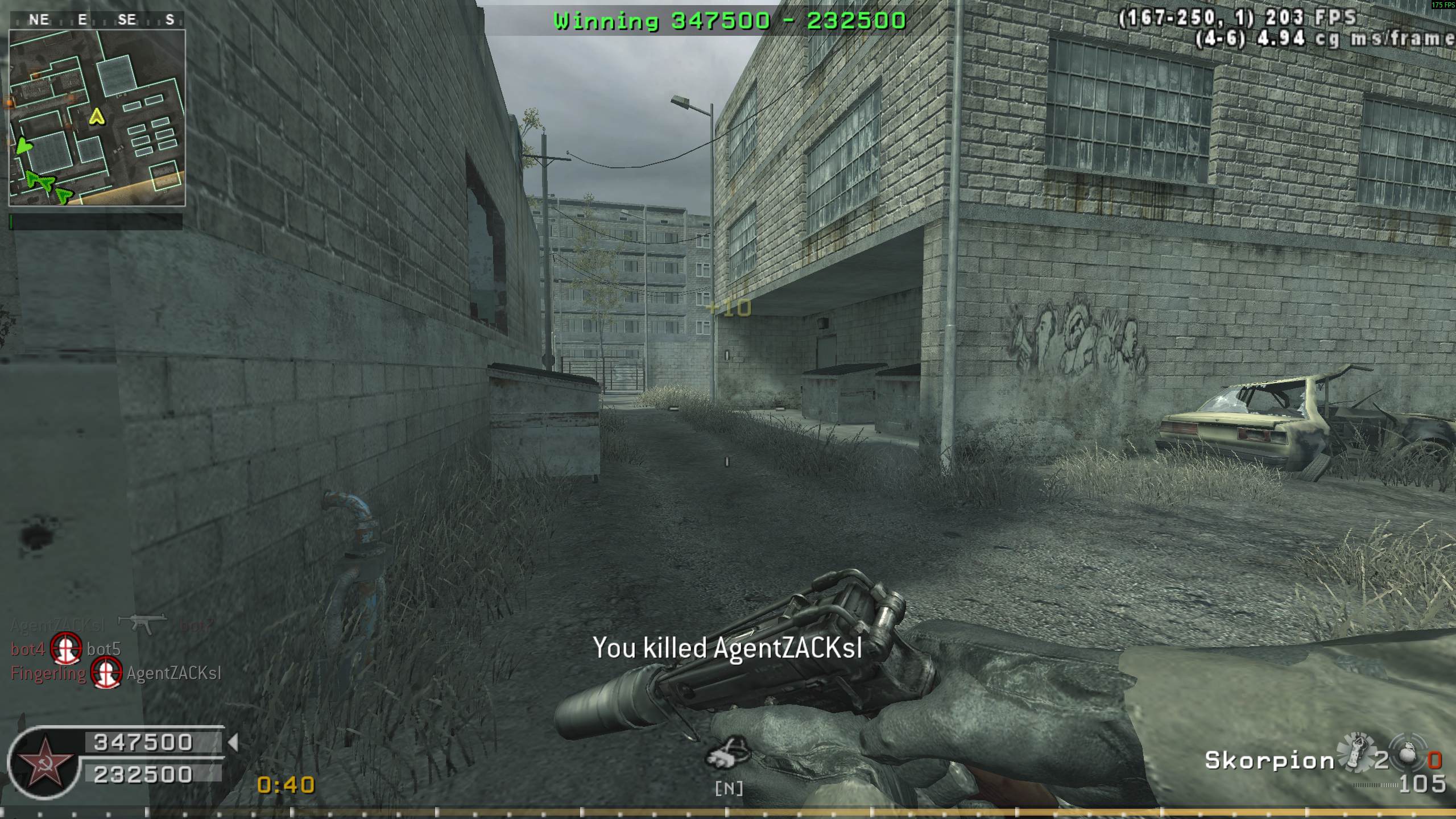Select the MP5 icon in the killfeed
This screenshot has width=1456, height=819.
(142, 623)
